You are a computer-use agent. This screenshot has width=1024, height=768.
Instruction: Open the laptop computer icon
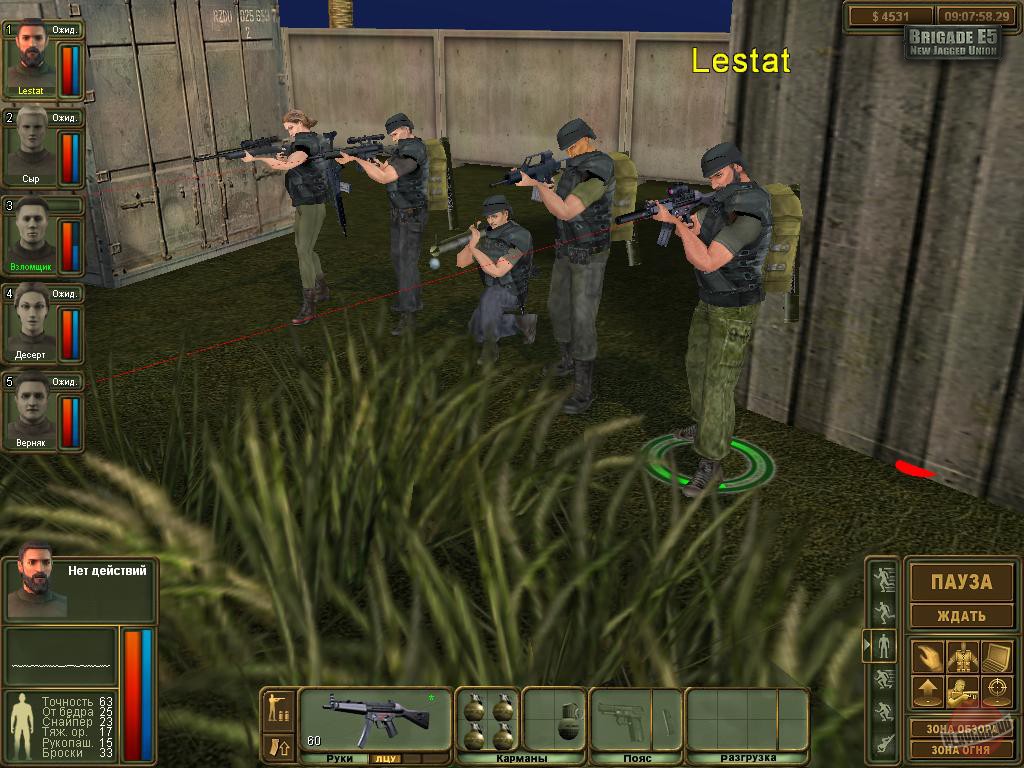pos(996,657)
